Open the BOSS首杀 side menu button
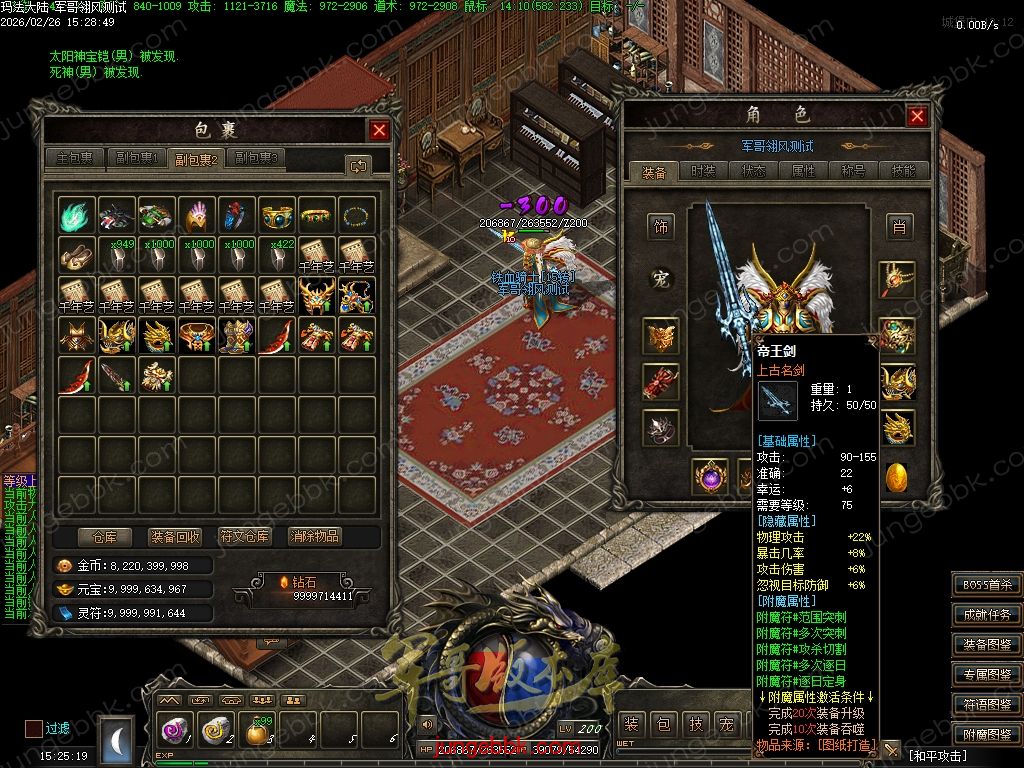The width and height of the screenshot is (1024, 768). click(987, 585)
